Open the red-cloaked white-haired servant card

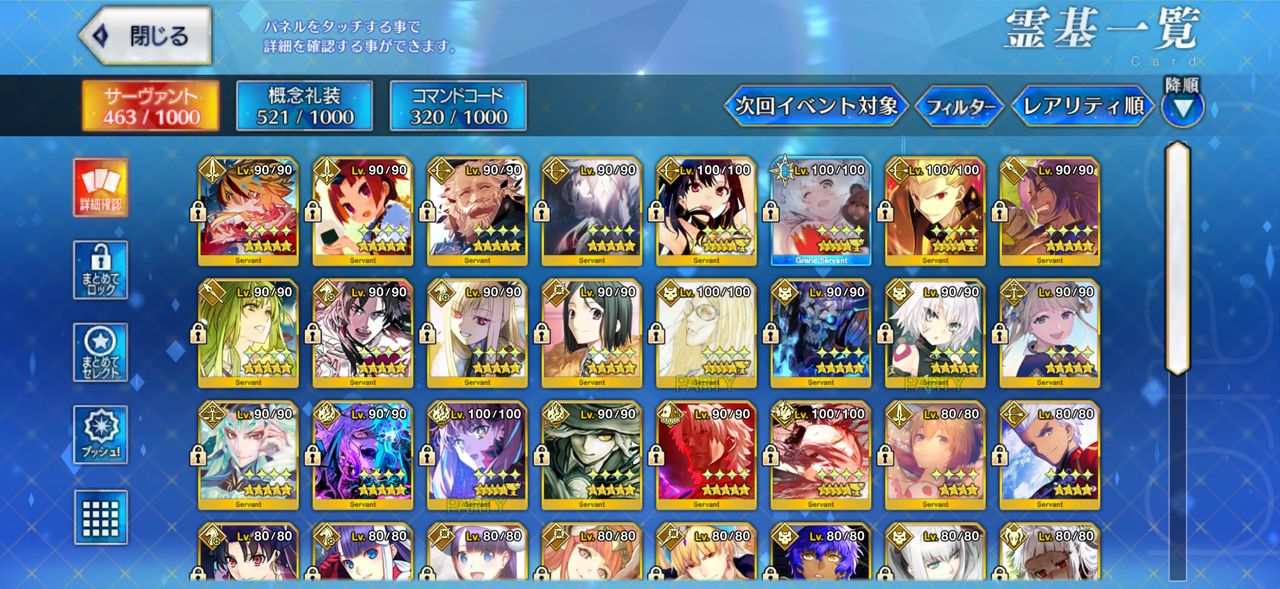(x=706, y=456)
